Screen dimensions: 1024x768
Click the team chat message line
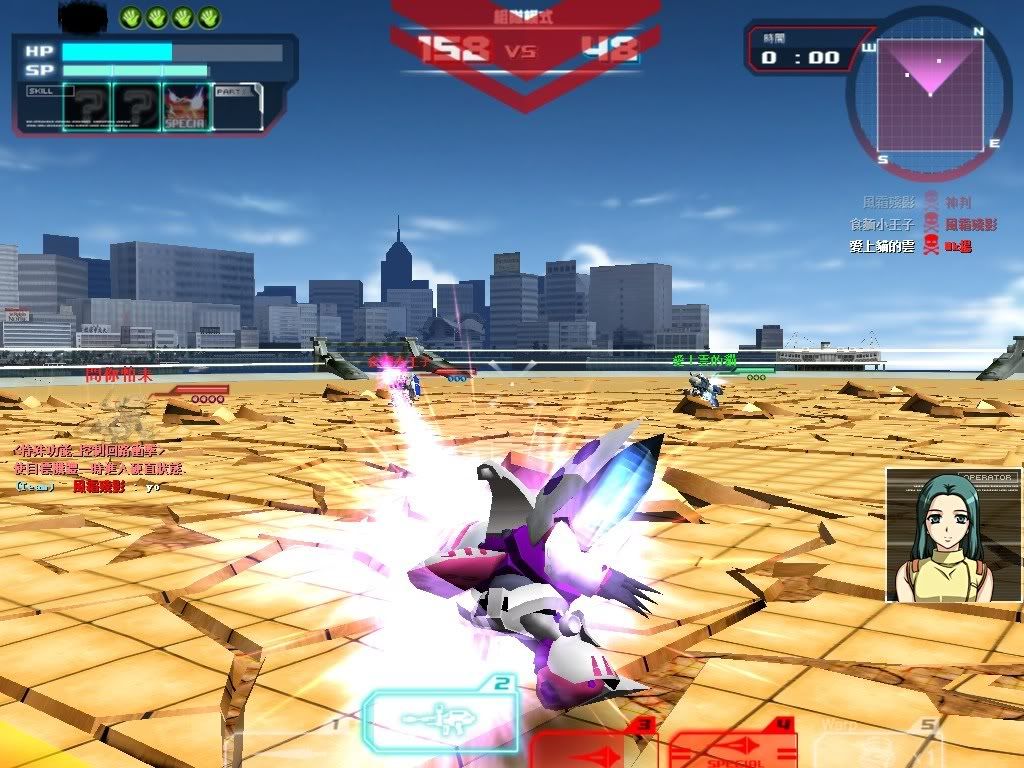tap(88, 486)
